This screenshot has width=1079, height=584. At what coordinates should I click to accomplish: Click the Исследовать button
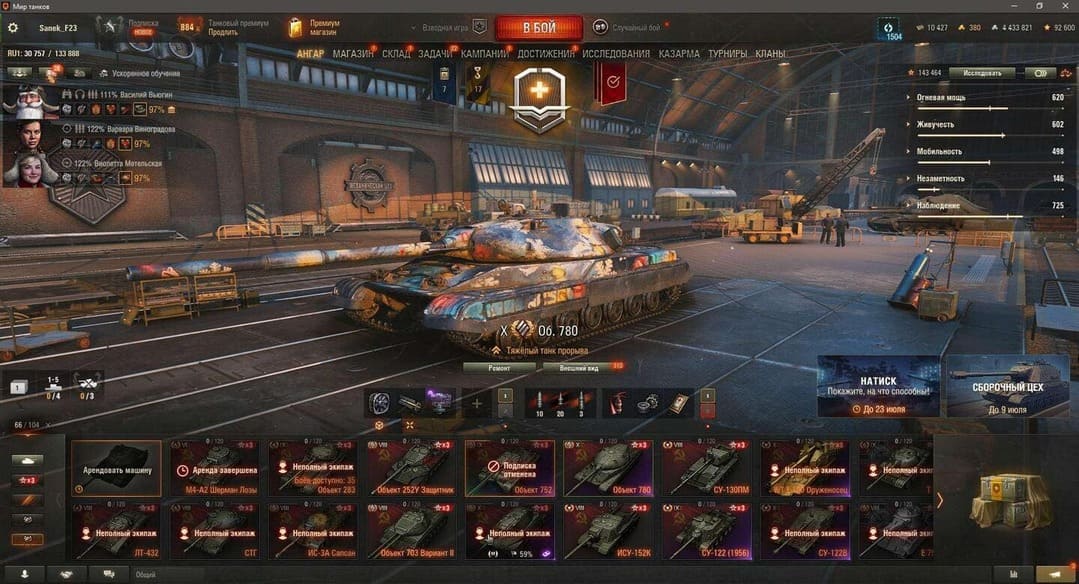pos(981,73)
